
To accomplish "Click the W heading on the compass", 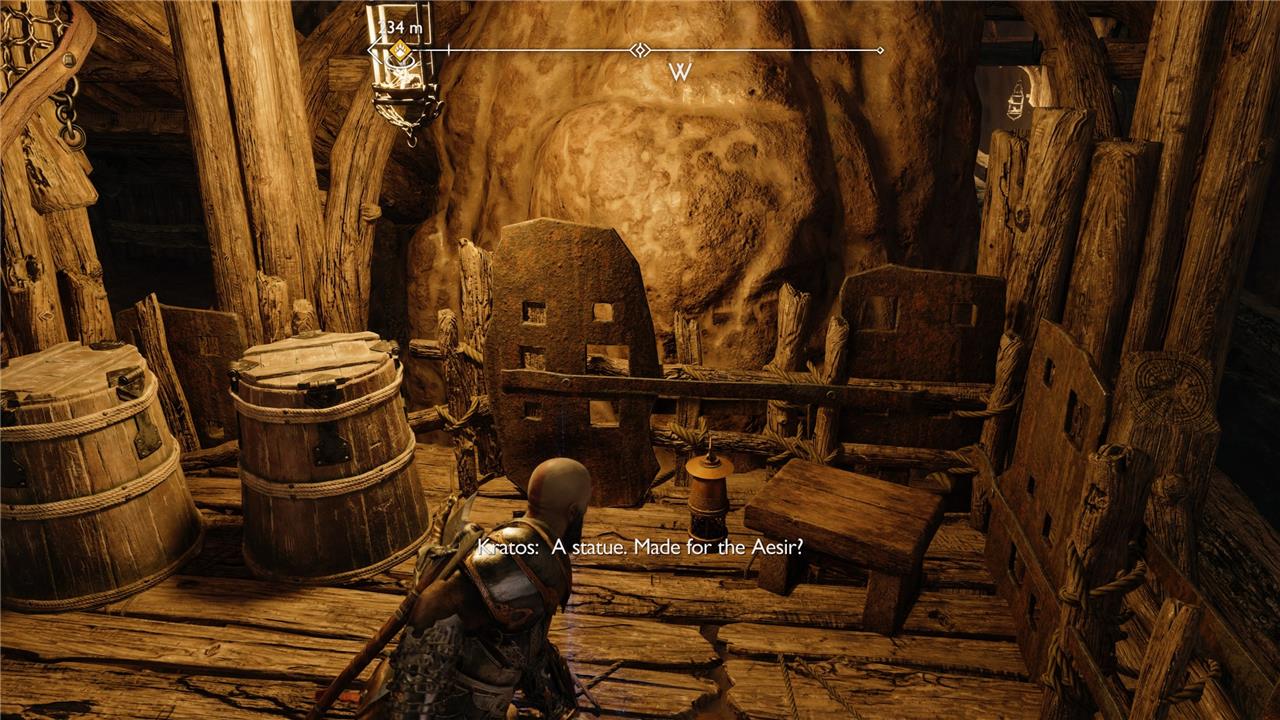I will (680, 72).
